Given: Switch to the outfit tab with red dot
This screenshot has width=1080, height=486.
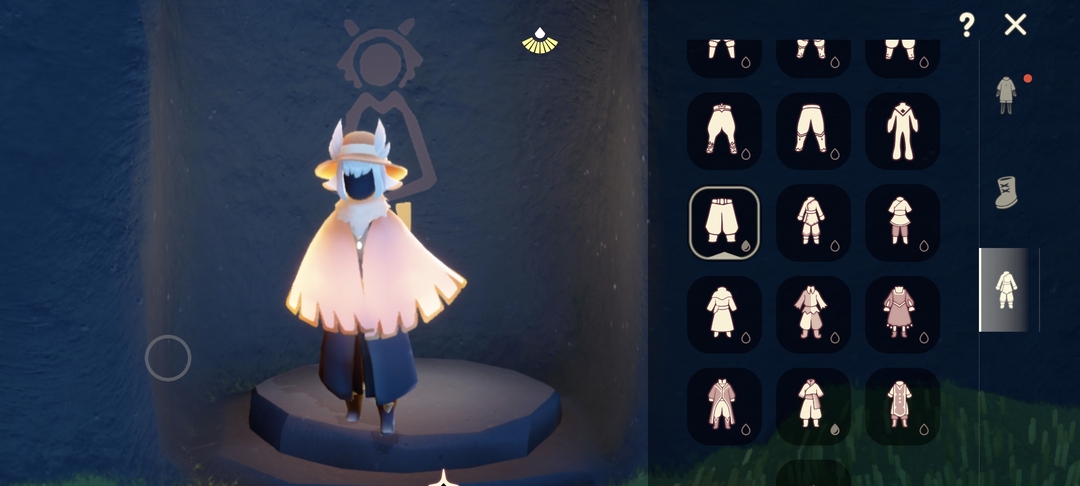Looking at the screenshot, I should click(1006, 94).
